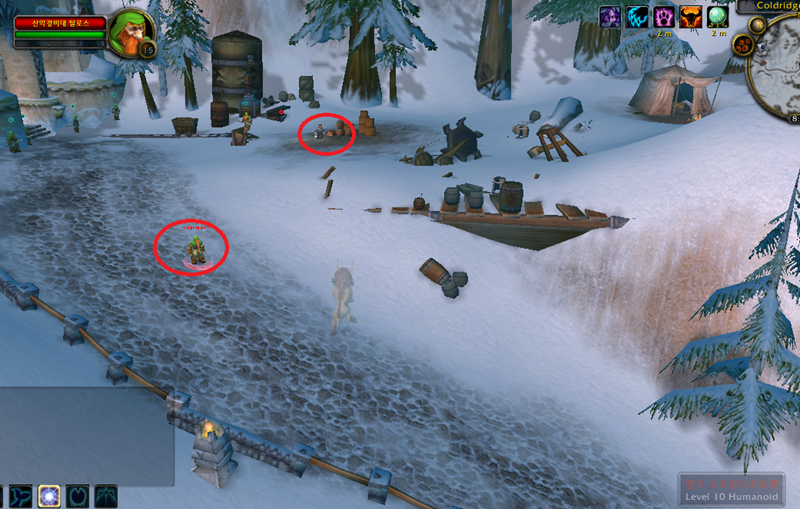This screenshot has width=800, height=509.
Task: Select the fiery horned demon buff icon
Action: 691,17
